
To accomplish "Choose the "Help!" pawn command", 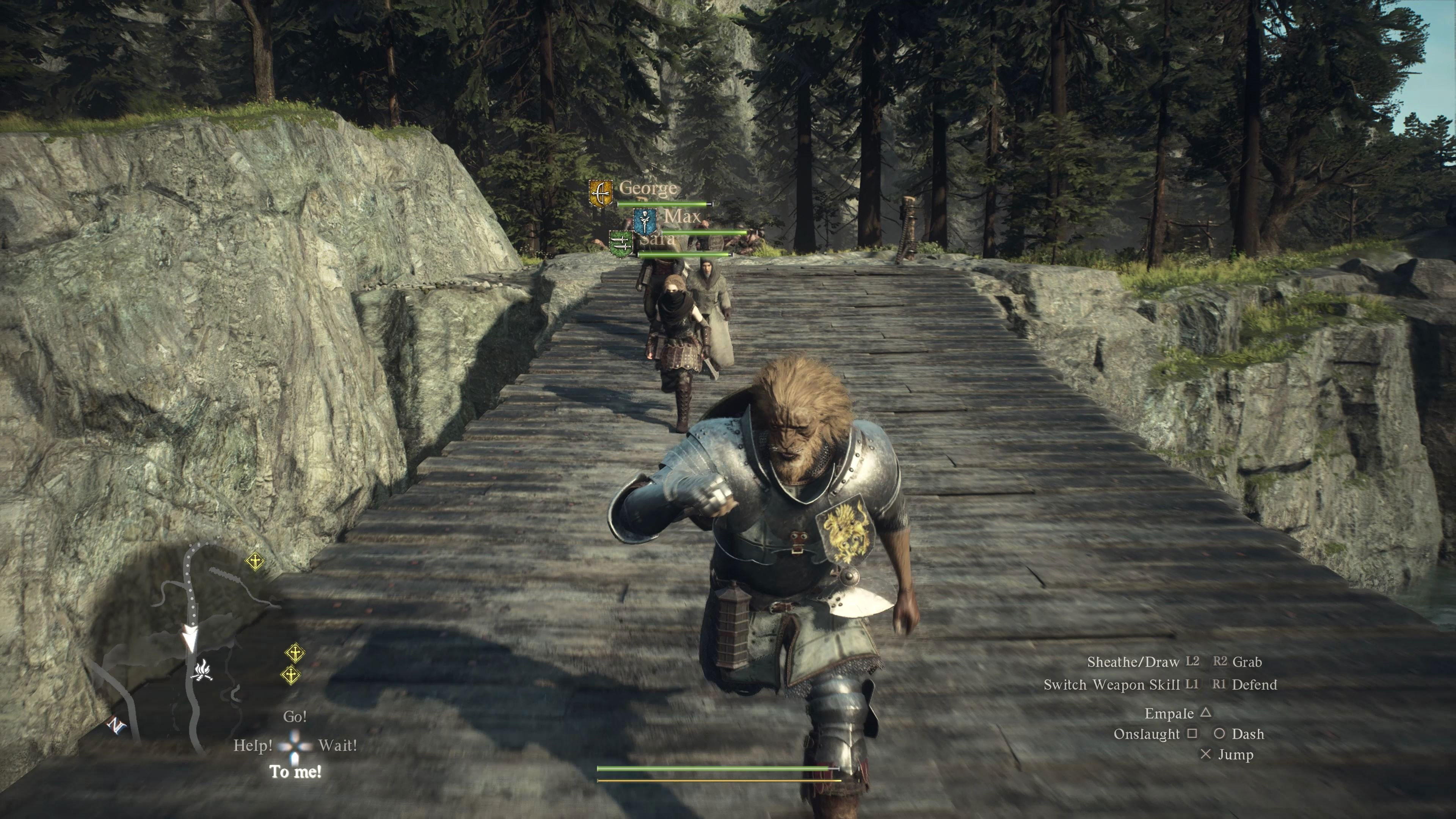I will coord(253,745).
